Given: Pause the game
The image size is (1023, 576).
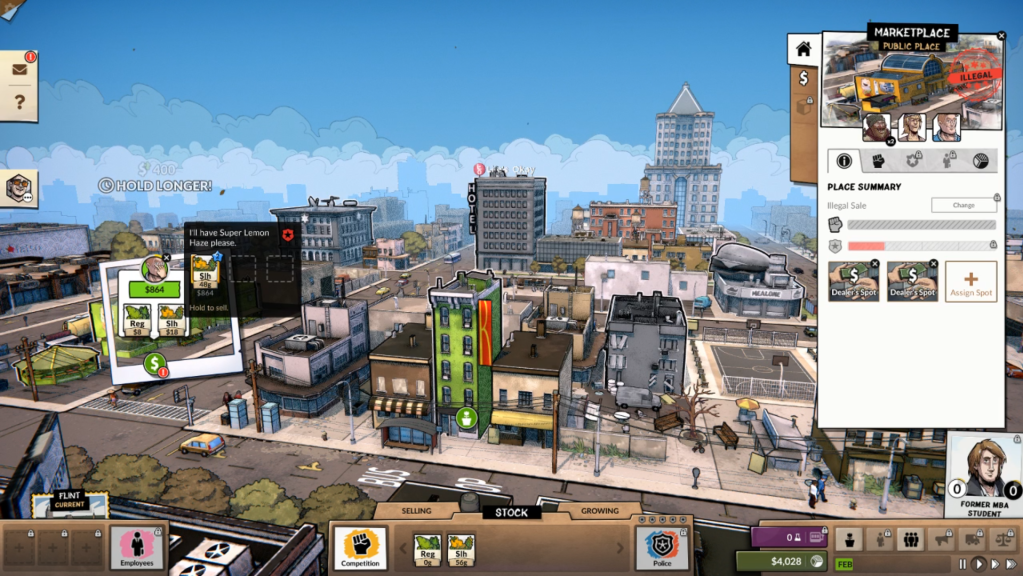Looking at the screenshot, I should pyautogui.click(x=963, y=564).
